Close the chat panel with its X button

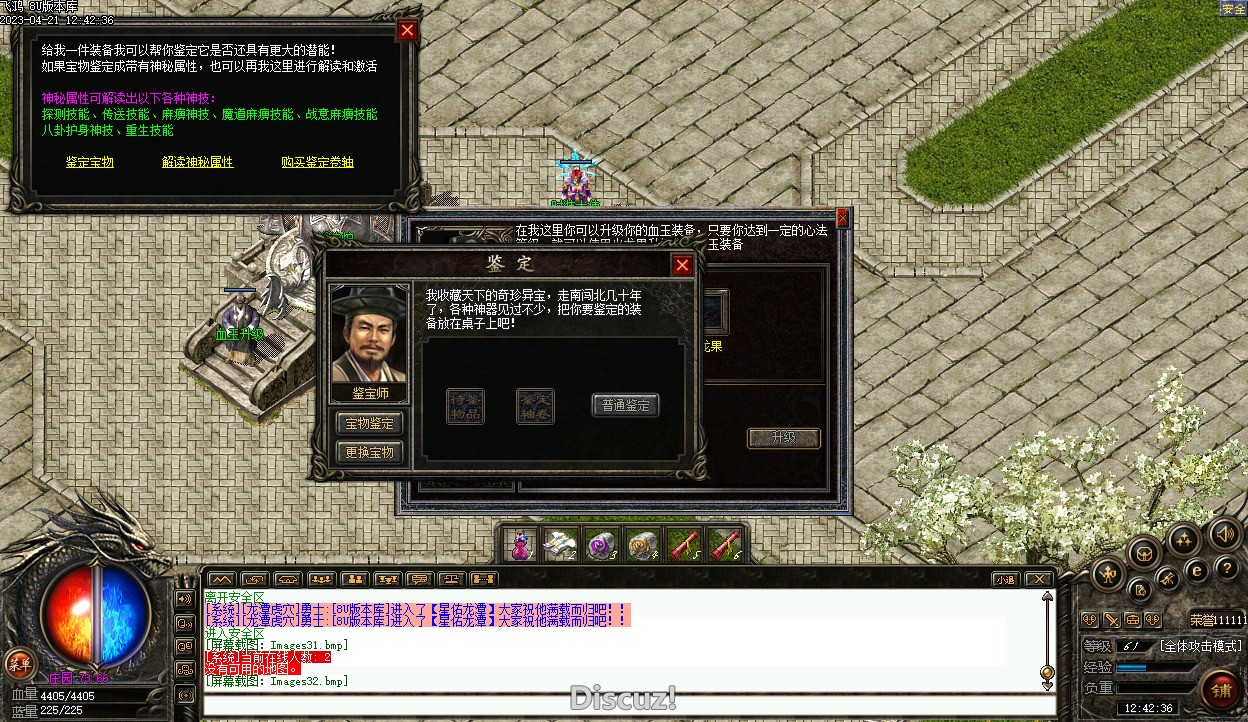click(x=1039, y=579)
